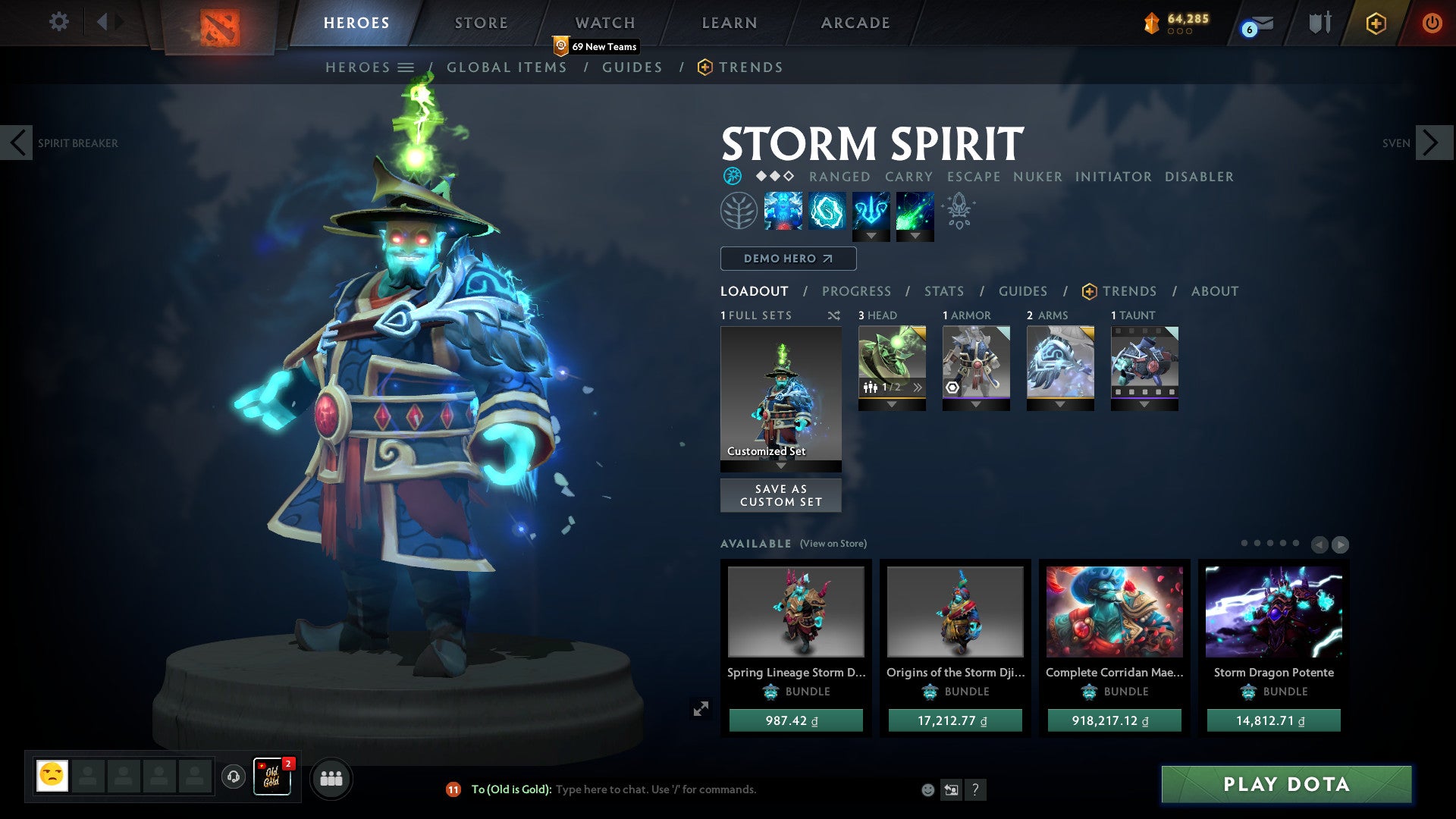Click the friends list icon near chat

(x=331, y=777)
